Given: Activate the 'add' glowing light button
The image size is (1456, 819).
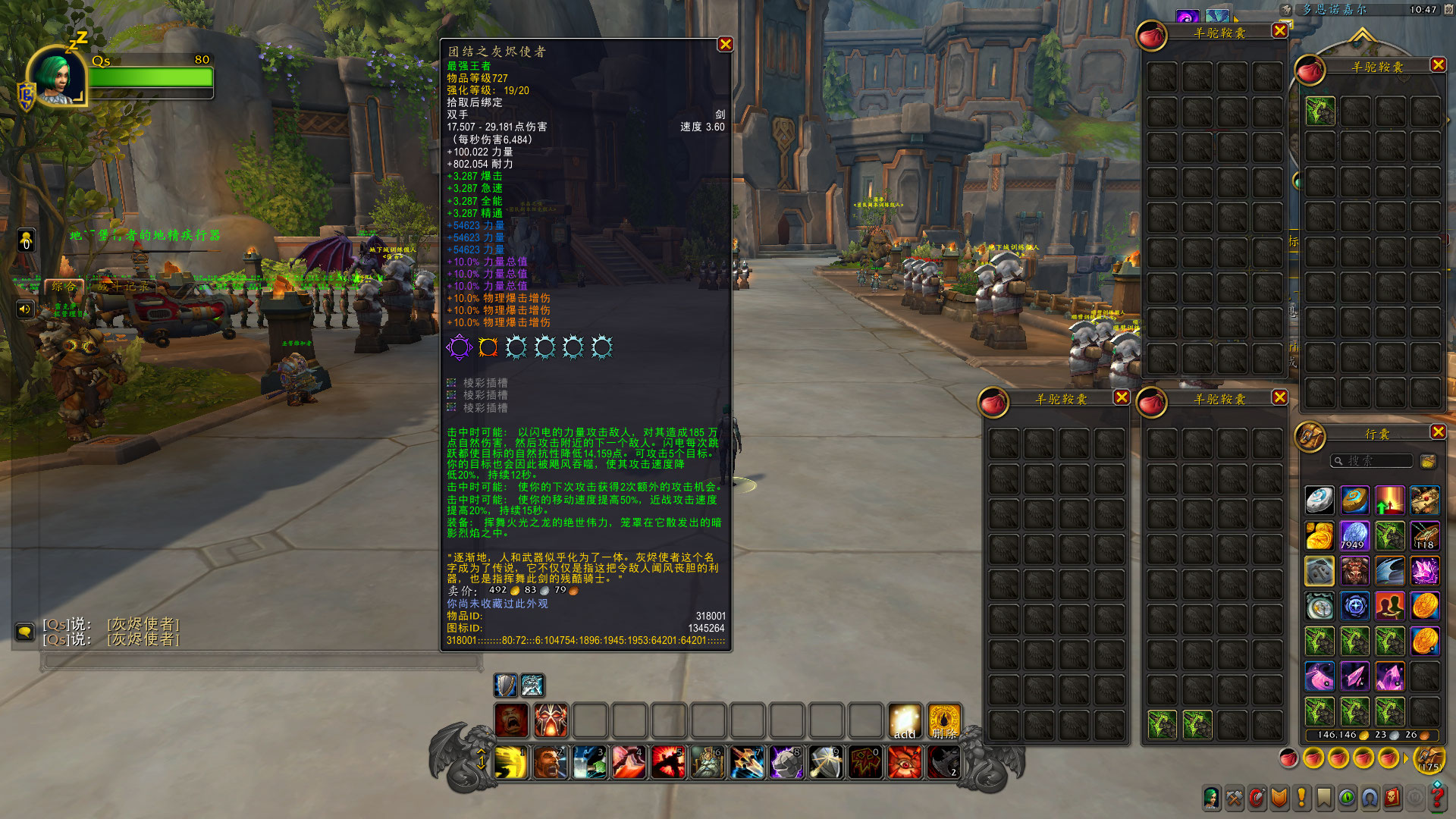Looking at the screenshot, I should [905, 720].
